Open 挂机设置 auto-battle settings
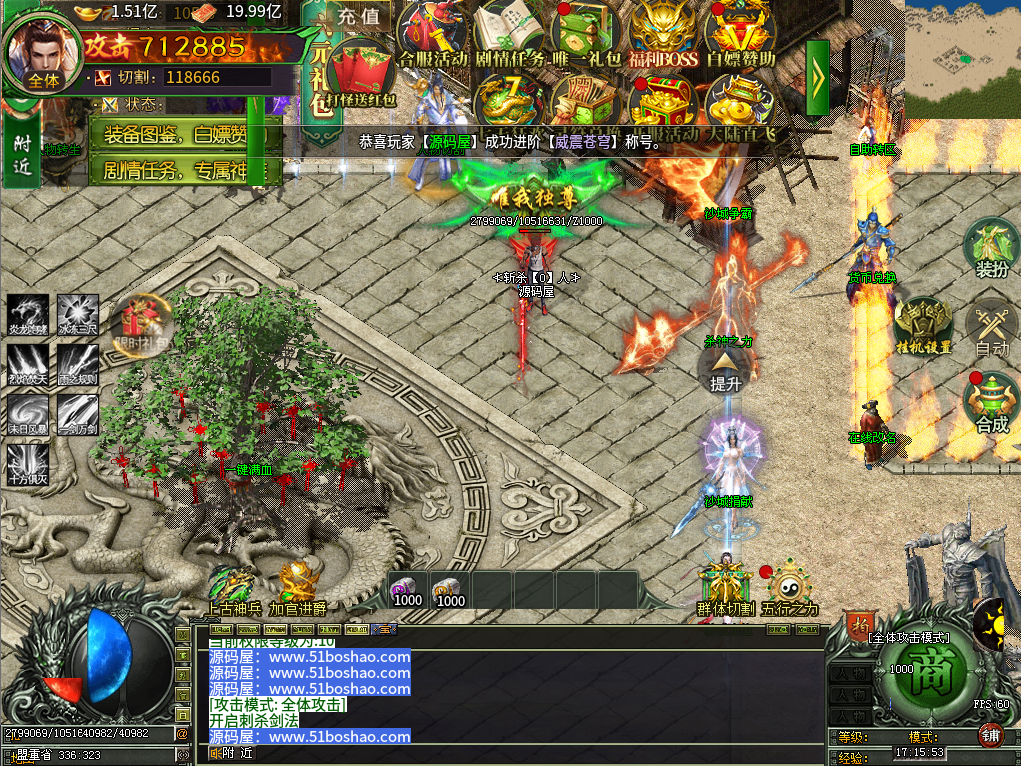This screenshot has height=766, width=1021. (923, 324)
